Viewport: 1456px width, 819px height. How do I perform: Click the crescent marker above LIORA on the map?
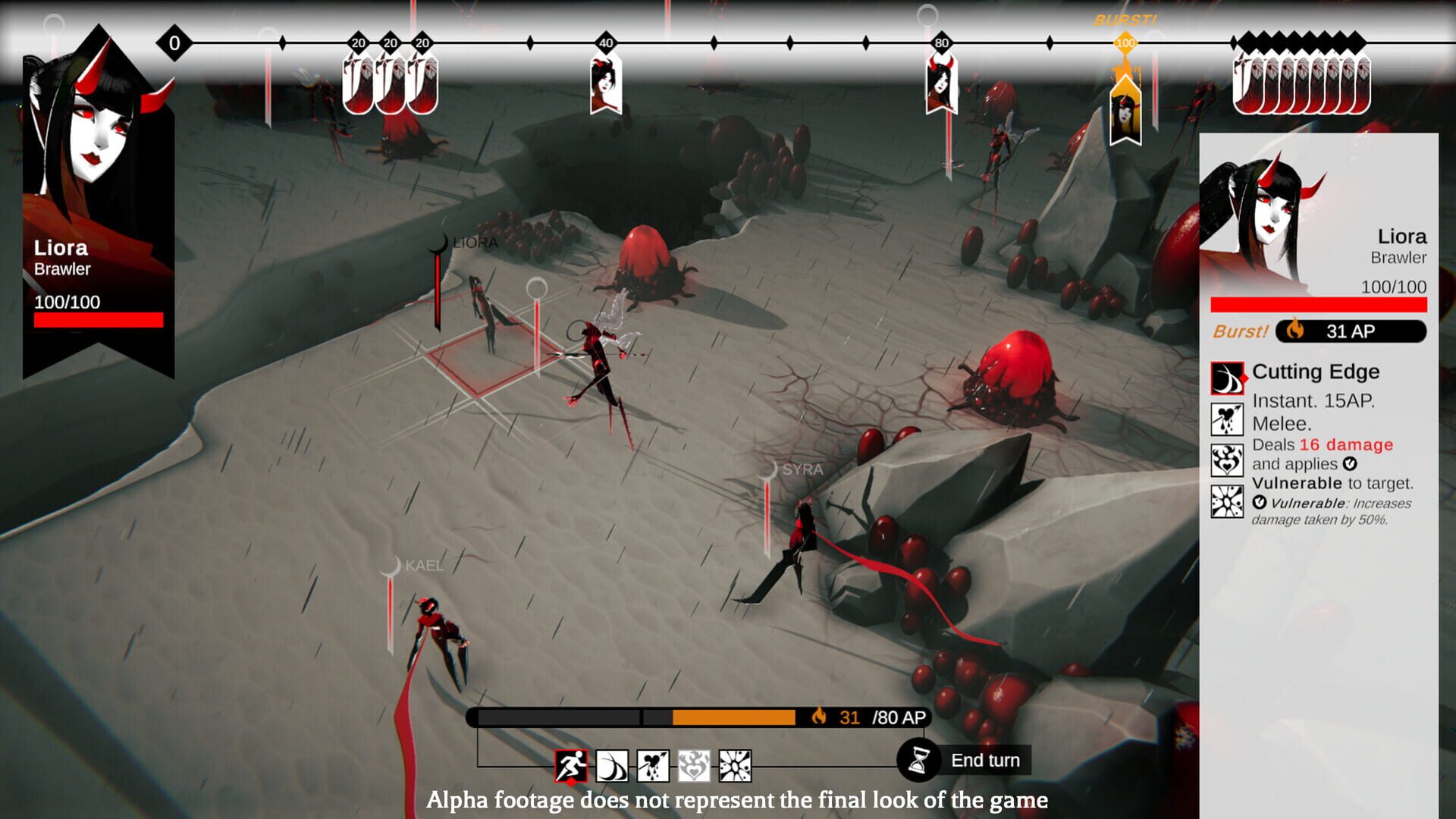[x=438, y=243]
